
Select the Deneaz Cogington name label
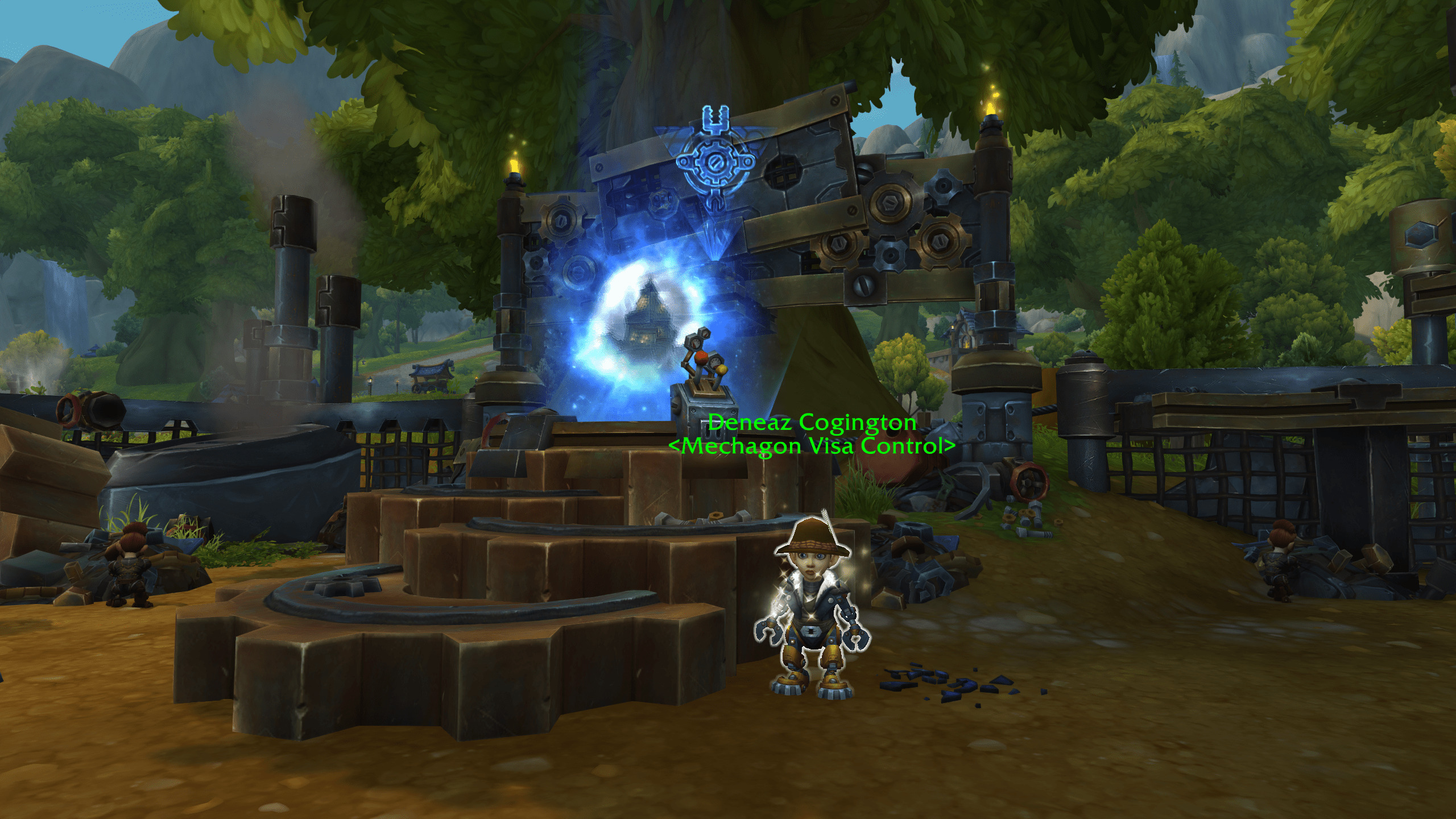pyautogui.click(x=812, y=423)
